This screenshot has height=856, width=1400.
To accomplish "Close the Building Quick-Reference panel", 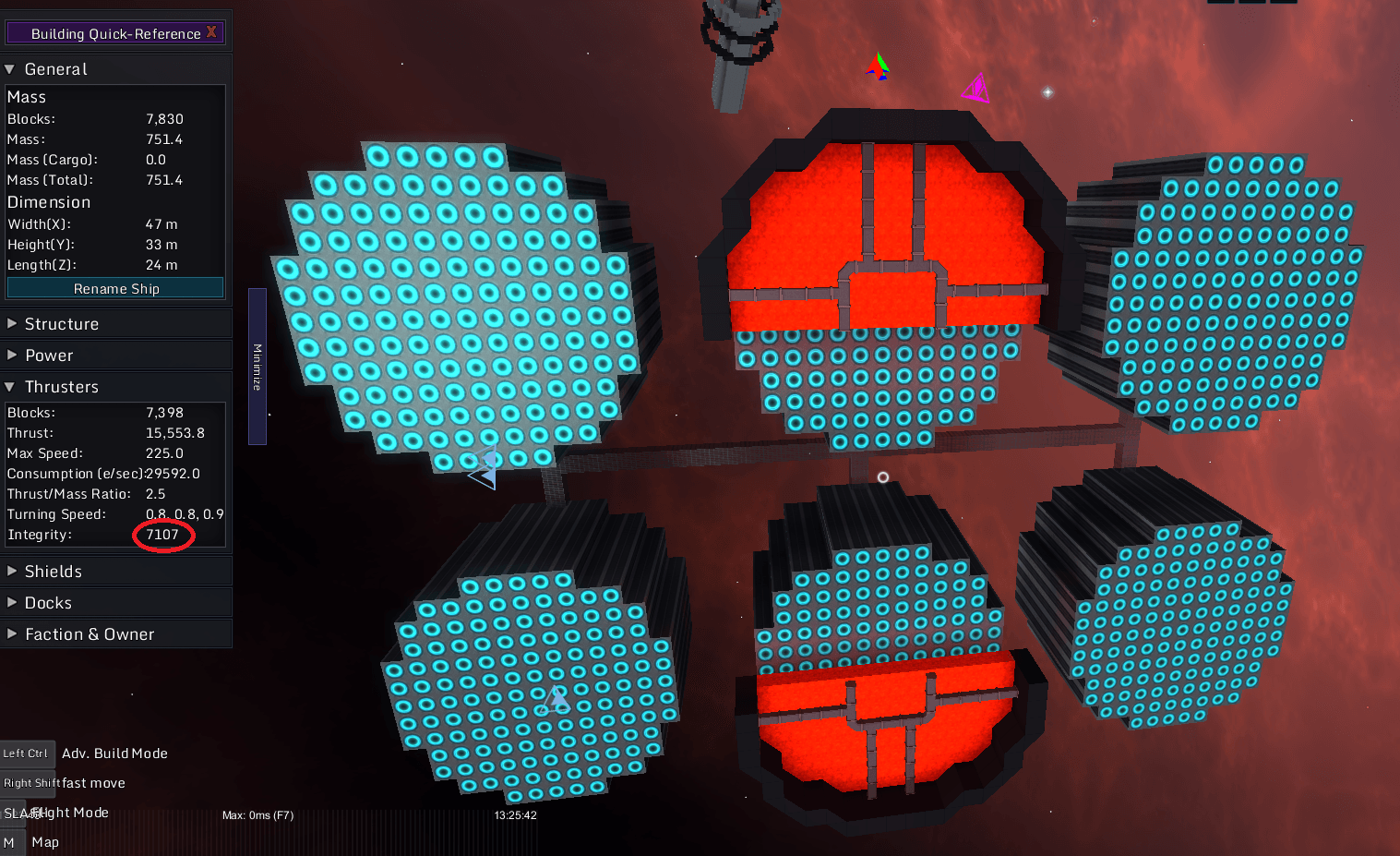I will [211, 32].
